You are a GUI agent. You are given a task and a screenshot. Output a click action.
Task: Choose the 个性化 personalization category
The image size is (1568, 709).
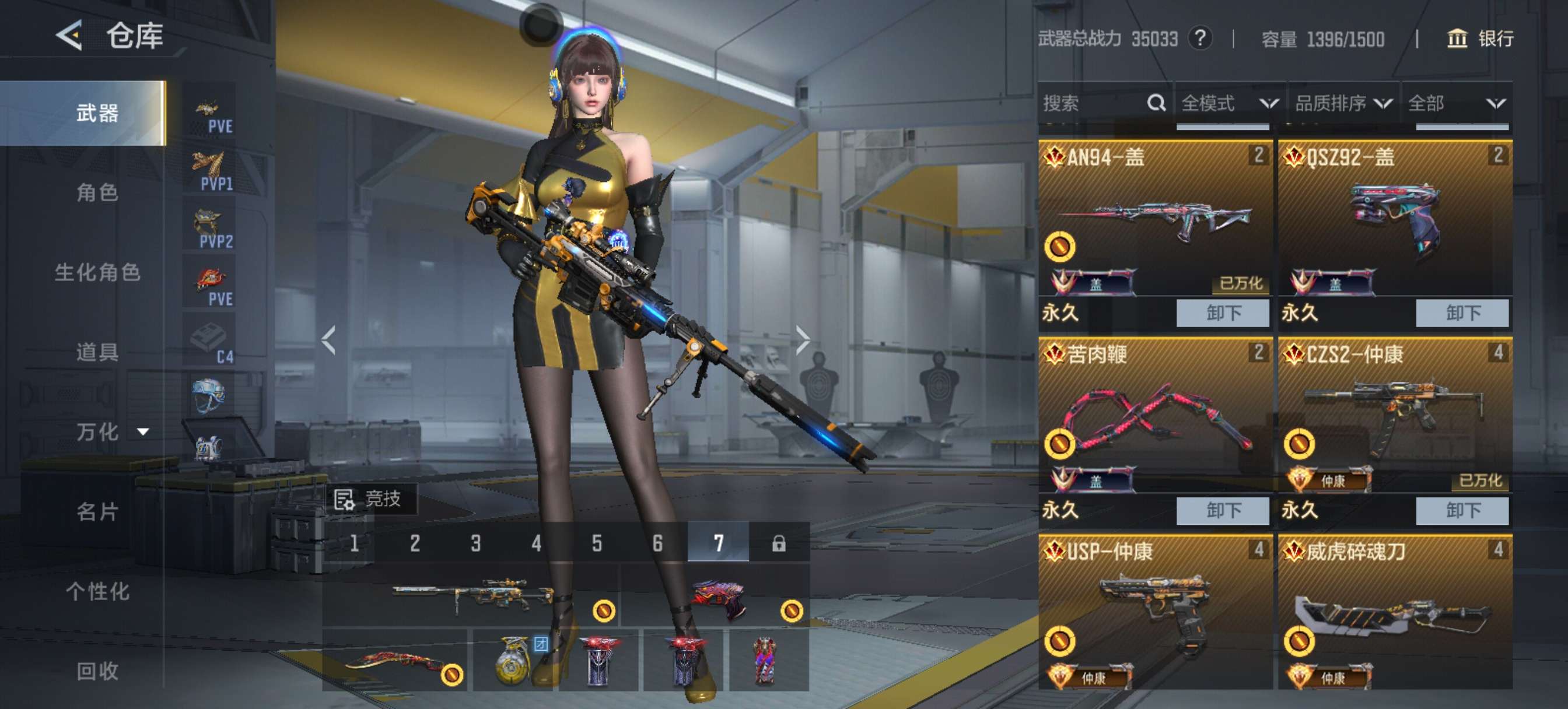(97, 591)
